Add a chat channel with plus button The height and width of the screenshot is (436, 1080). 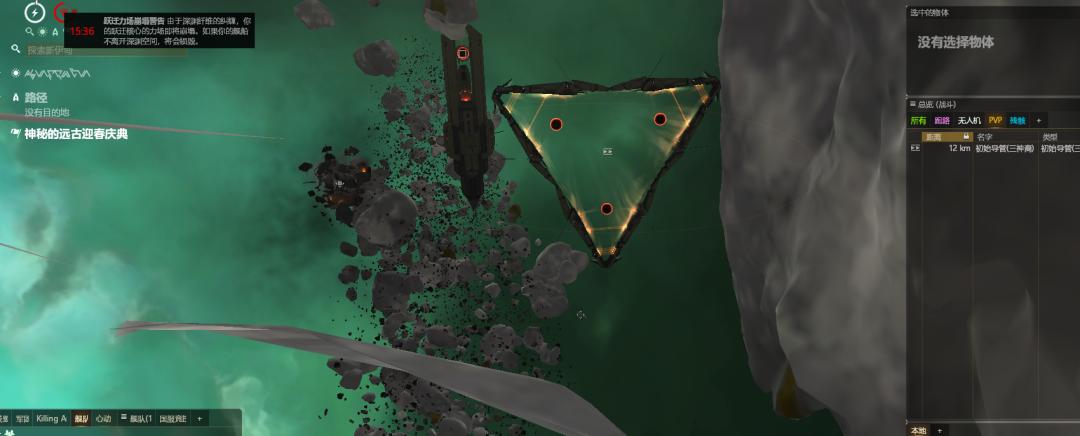199,419
